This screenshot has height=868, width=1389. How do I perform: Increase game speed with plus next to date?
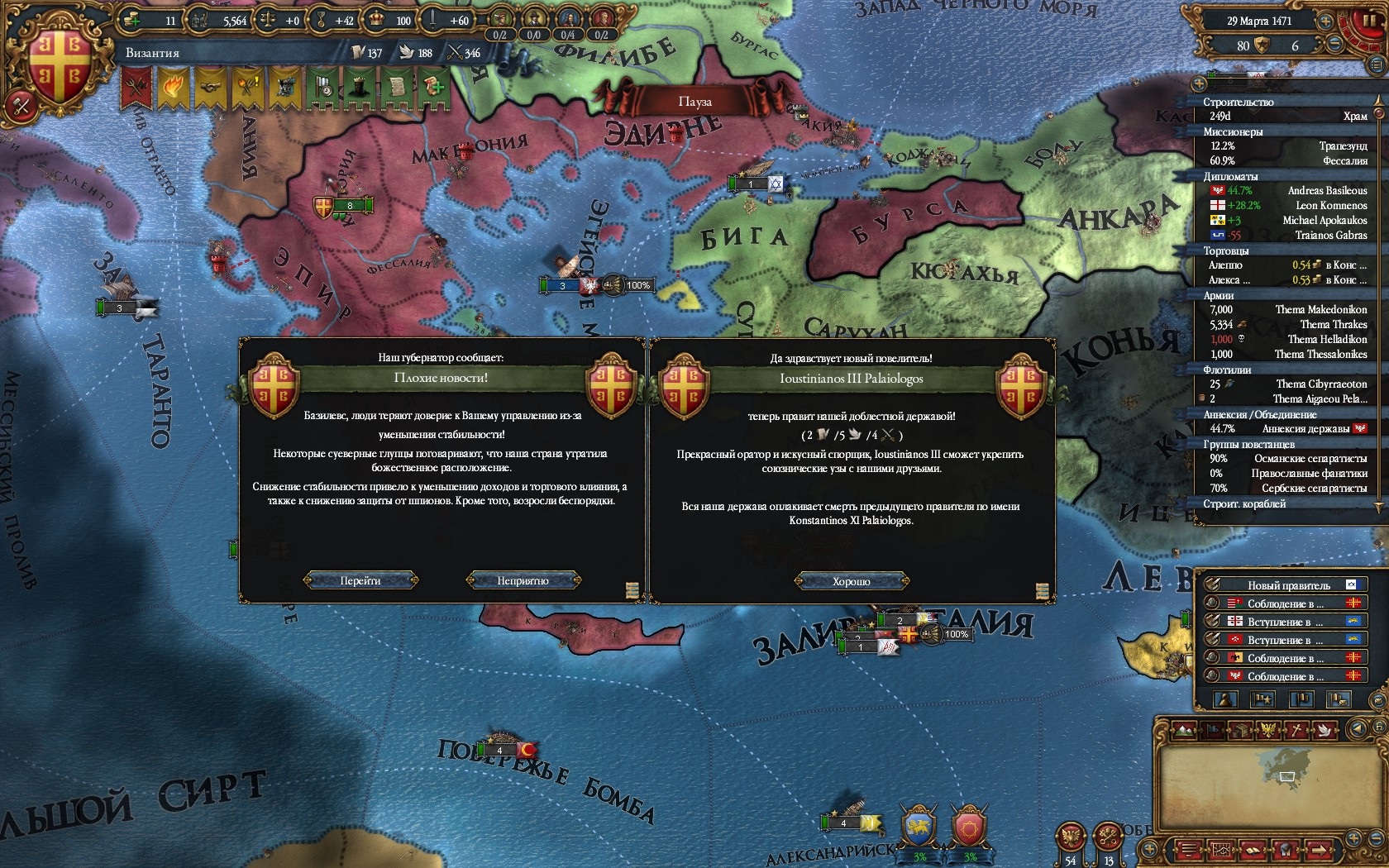click(x=1324, y=22)
